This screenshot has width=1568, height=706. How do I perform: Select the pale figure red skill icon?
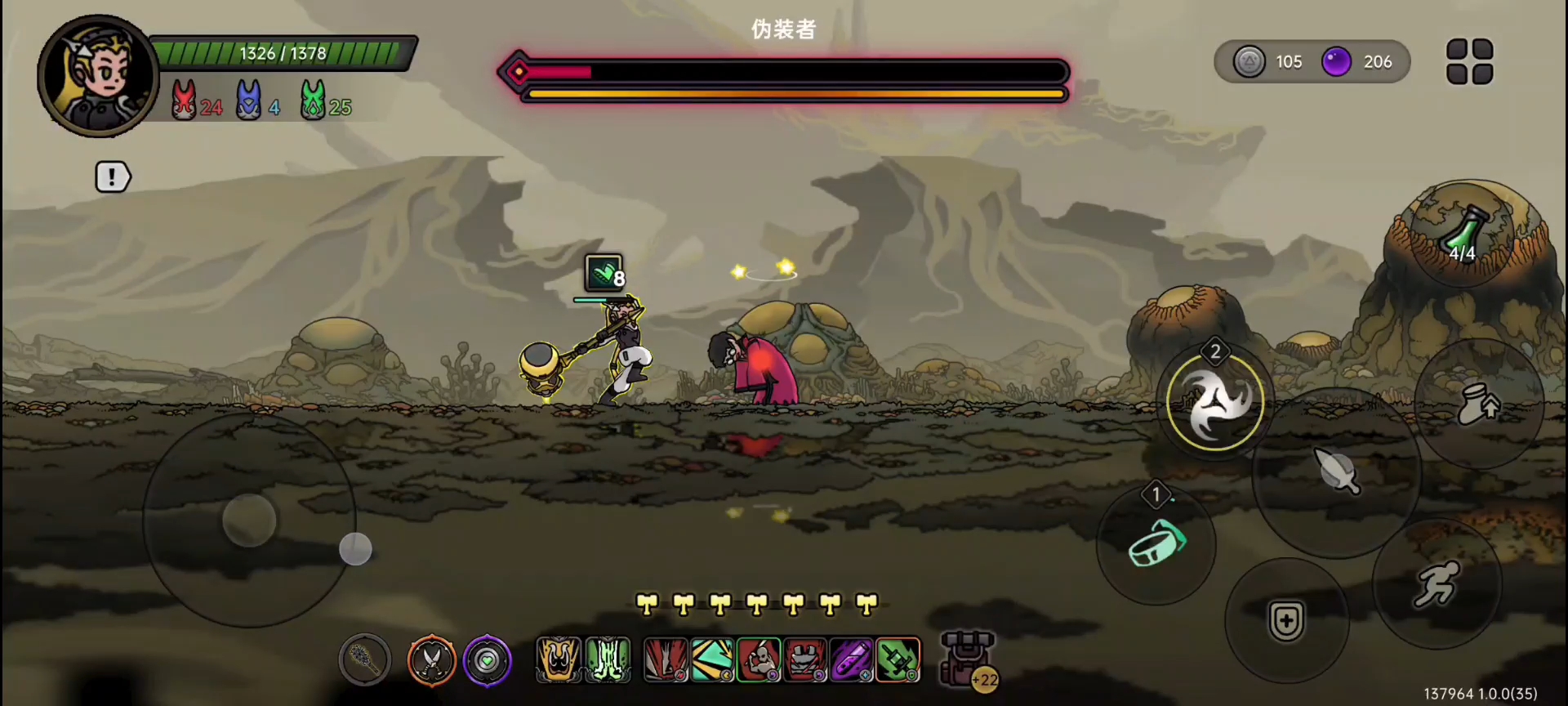coord(759,659)
